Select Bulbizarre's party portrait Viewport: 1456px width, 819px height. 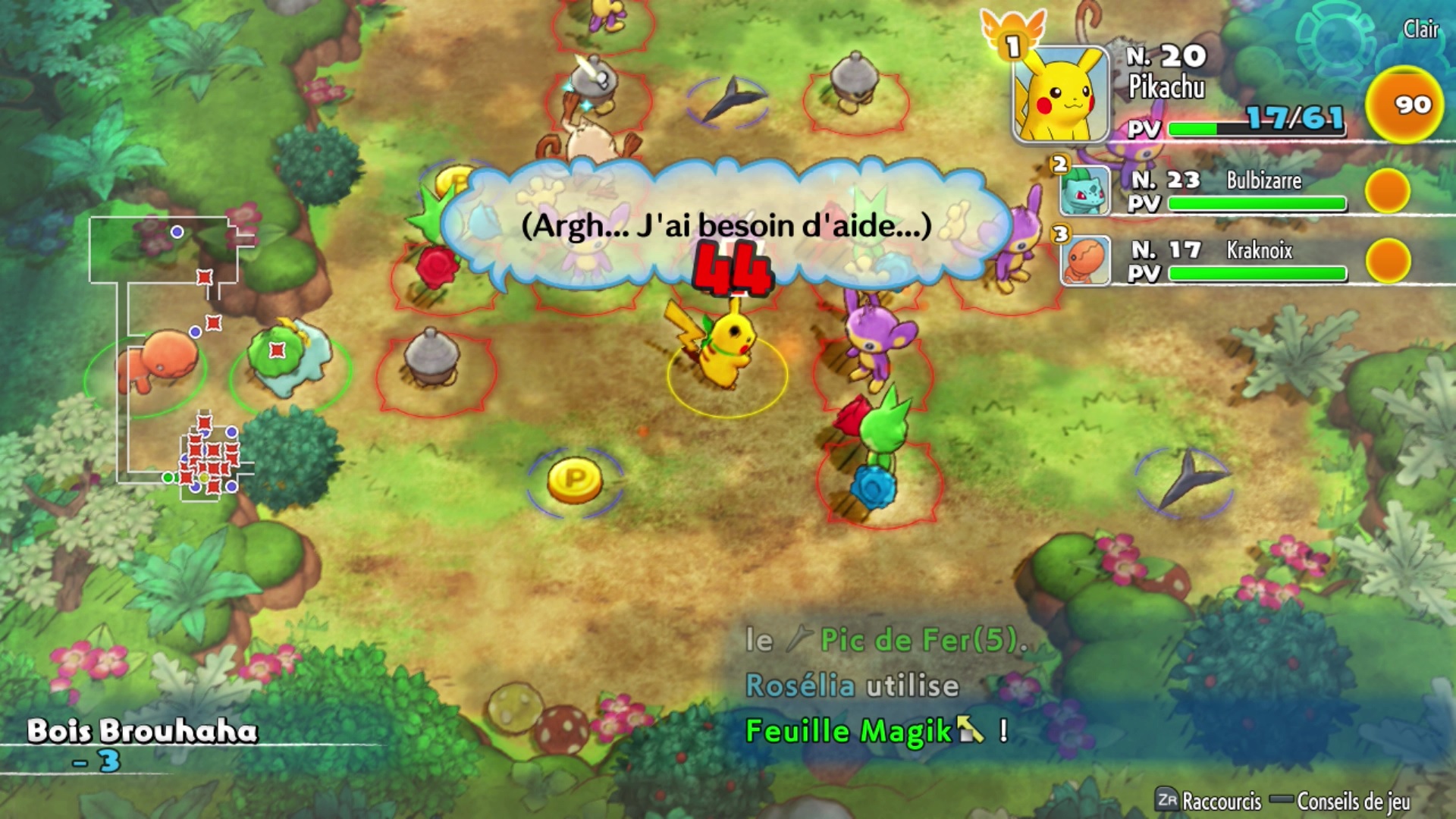[1084, 190]
